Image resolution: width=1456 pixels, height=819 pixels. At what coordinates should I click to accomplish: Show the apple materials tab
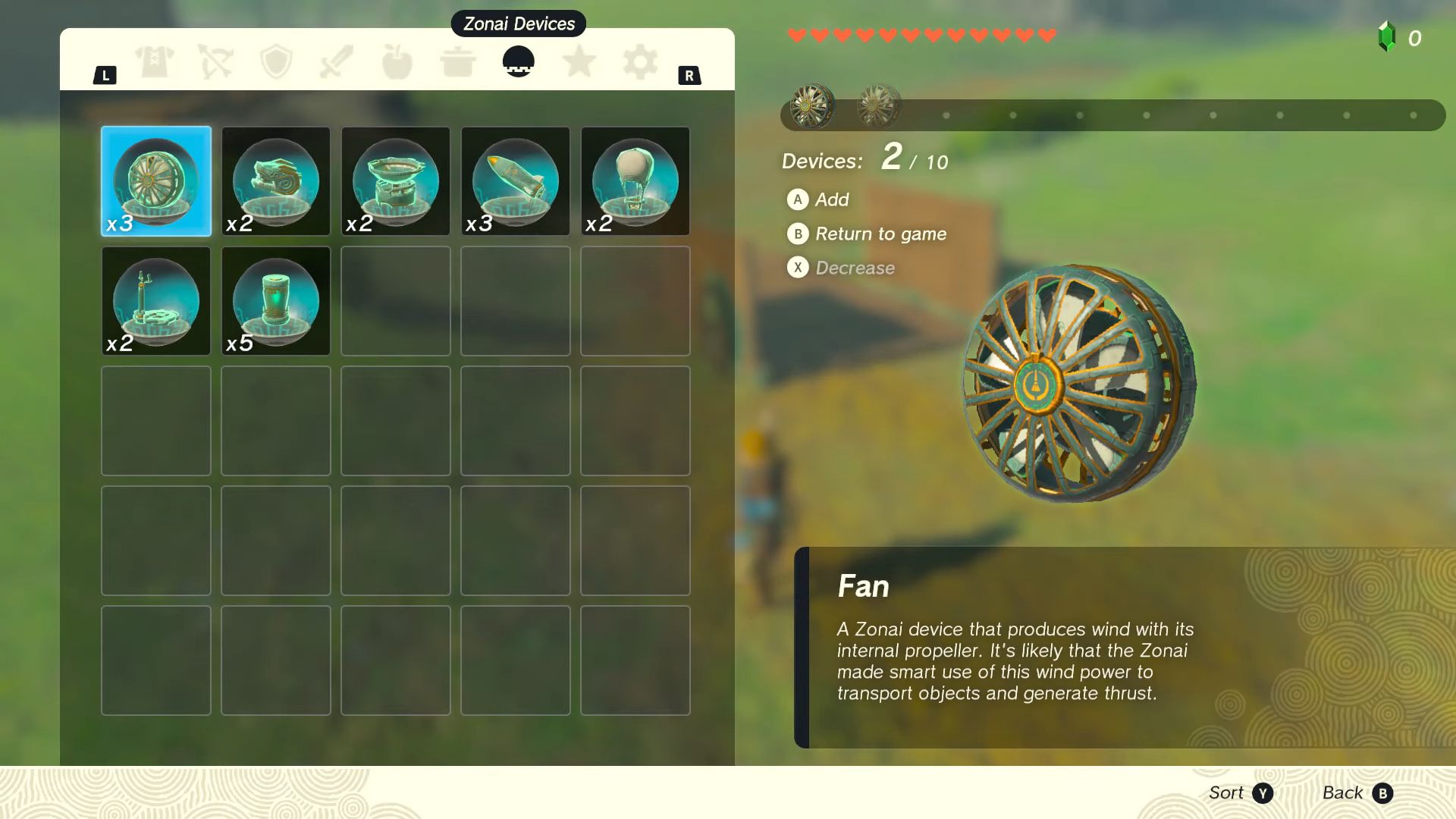pyautogui.click(x=397, y=61)
